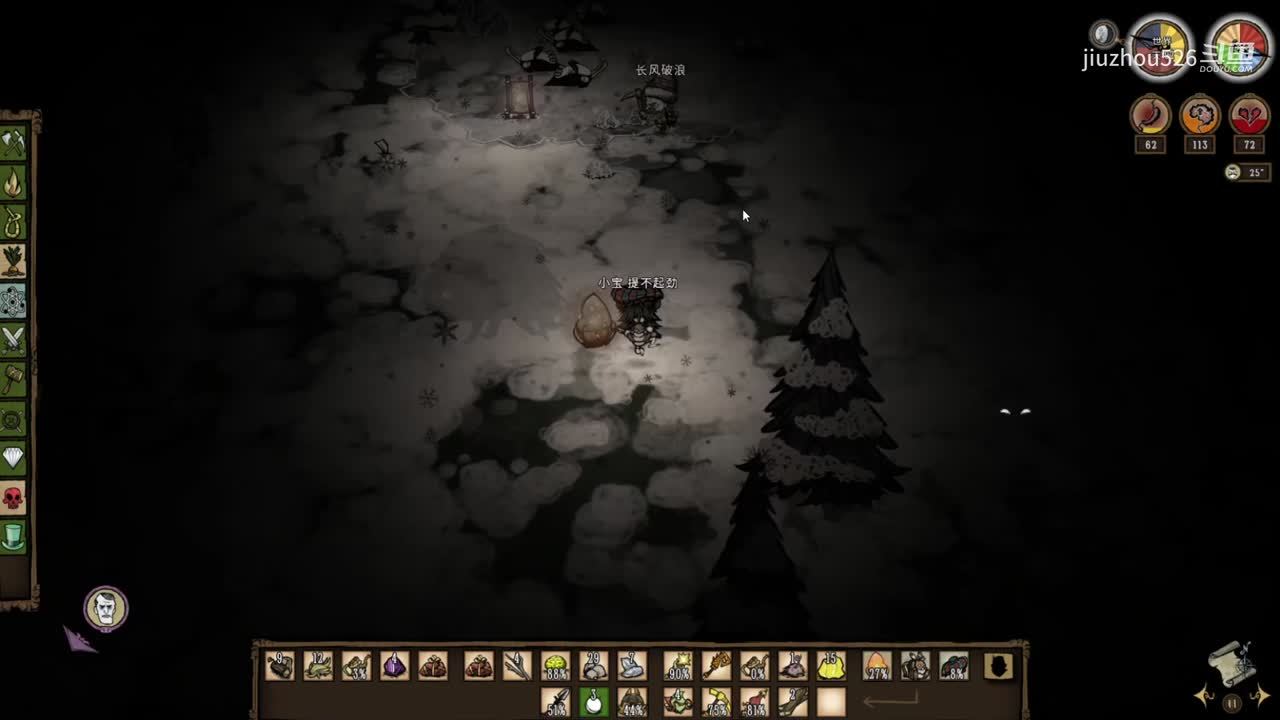Select the purple gem inventory slot
The width and height of the screenshot is (1280, 720).
(x=394, y=666)
